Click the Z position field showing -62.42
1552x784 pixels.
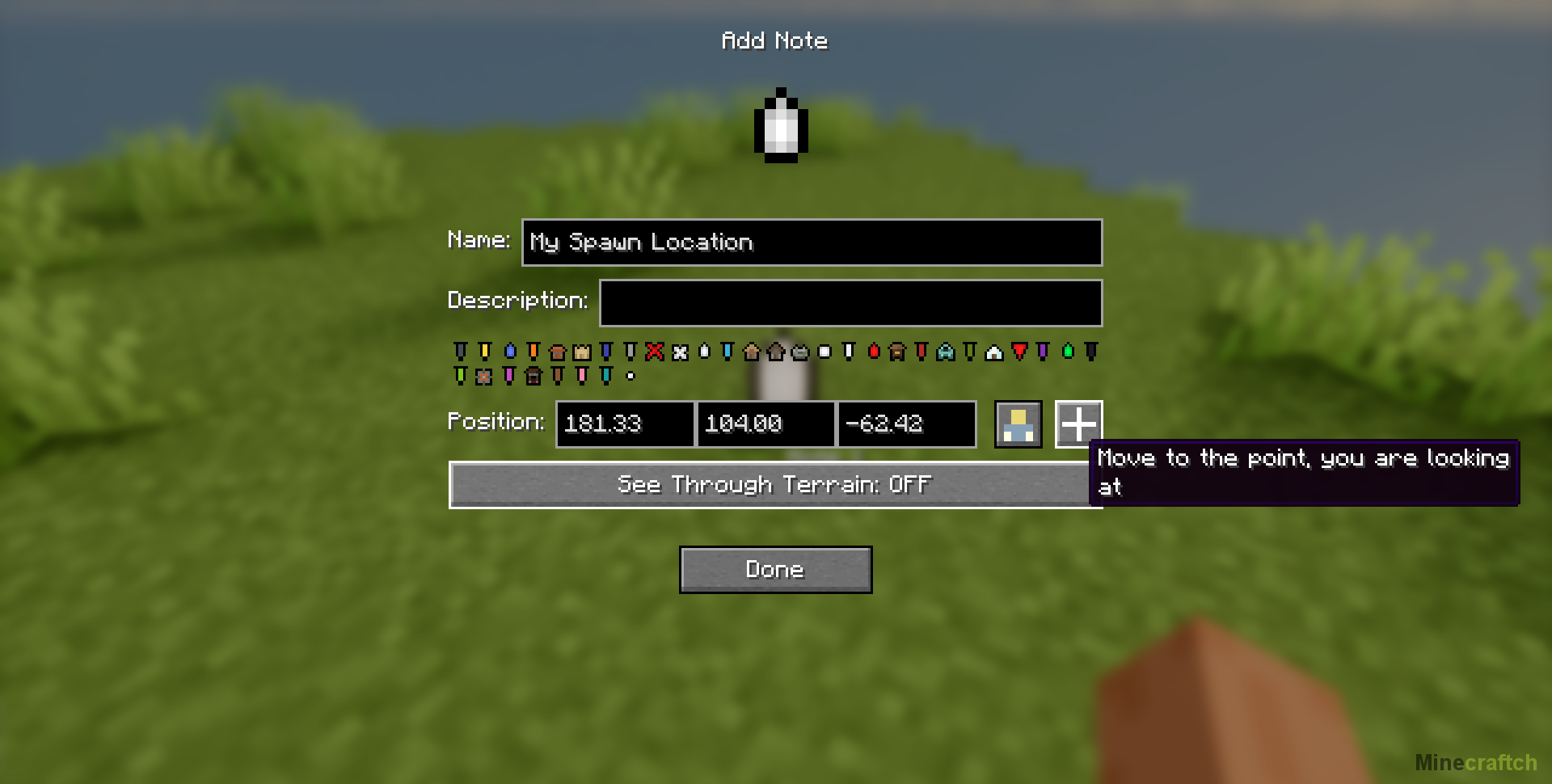point(906,424)
